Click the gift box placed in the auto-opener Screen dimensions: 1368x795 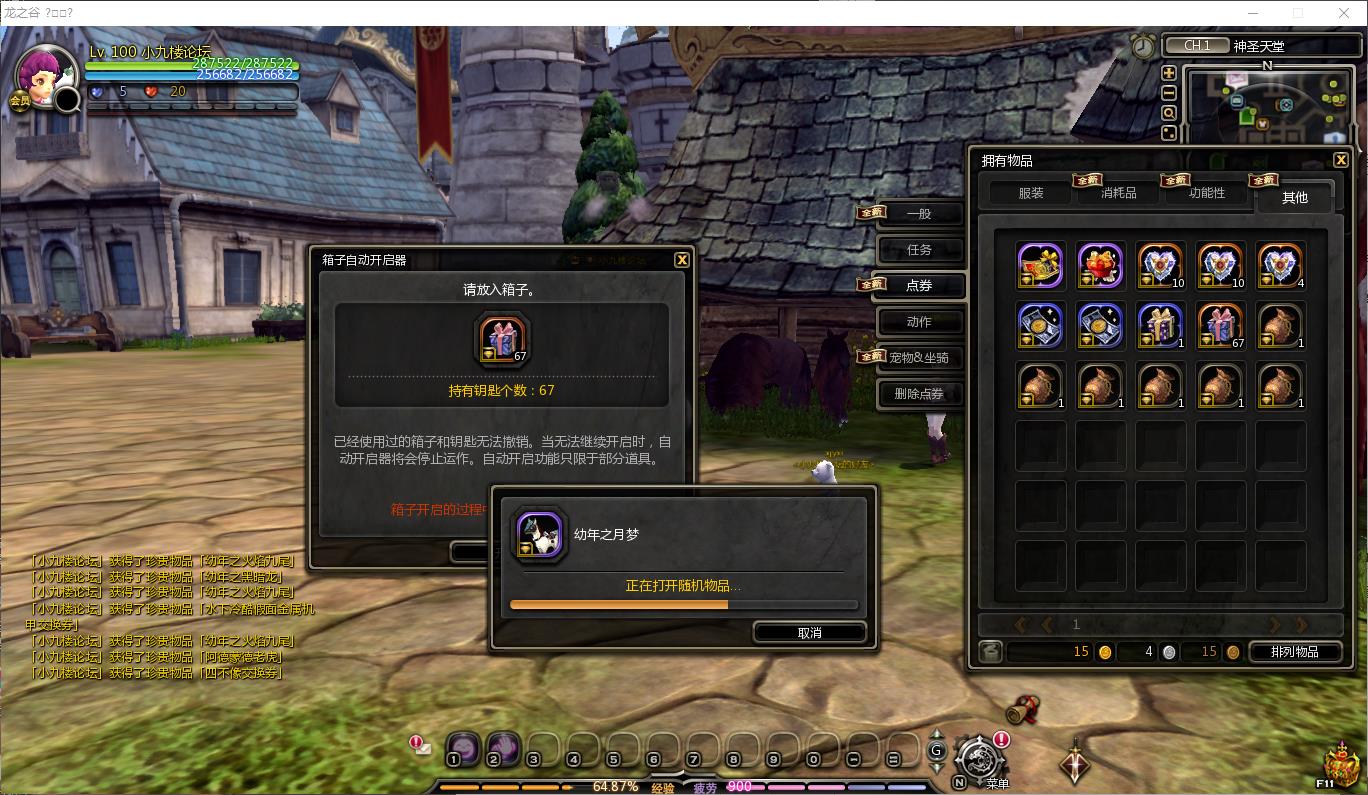(503, 338)
